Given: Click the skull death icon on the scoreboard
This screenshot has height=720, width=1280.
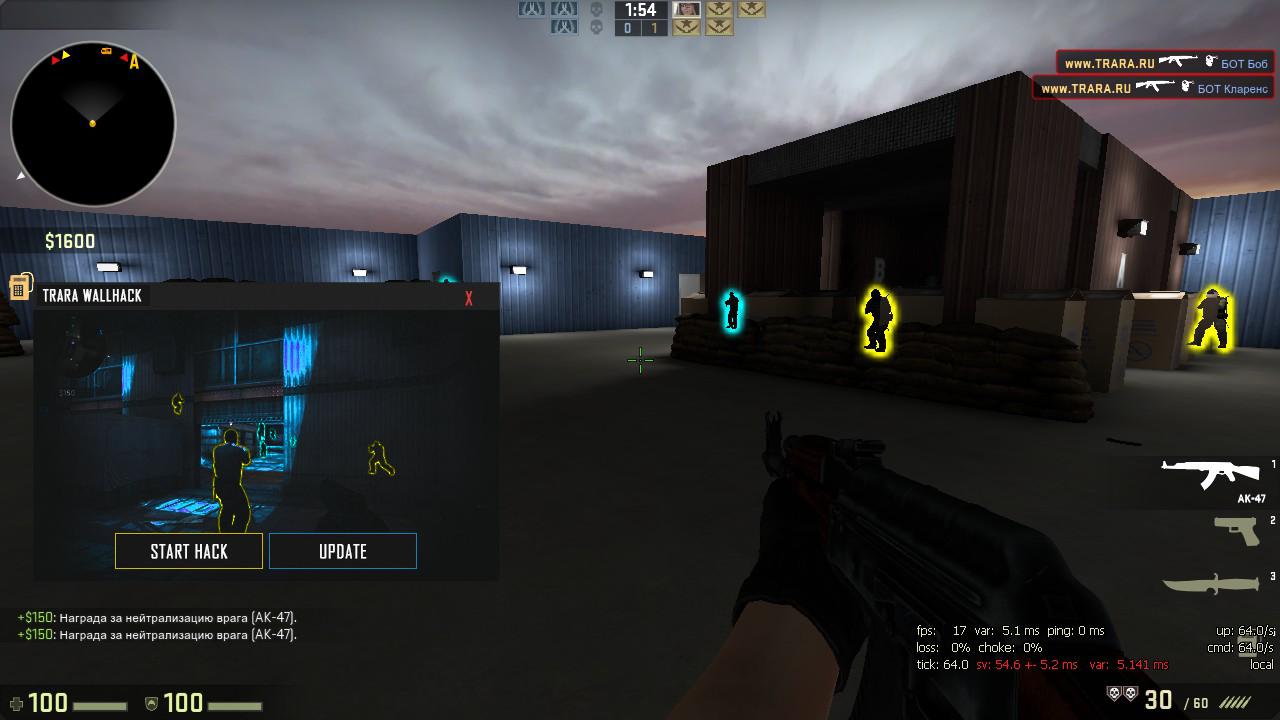Looking at the screenshot, I should point(596,10).
